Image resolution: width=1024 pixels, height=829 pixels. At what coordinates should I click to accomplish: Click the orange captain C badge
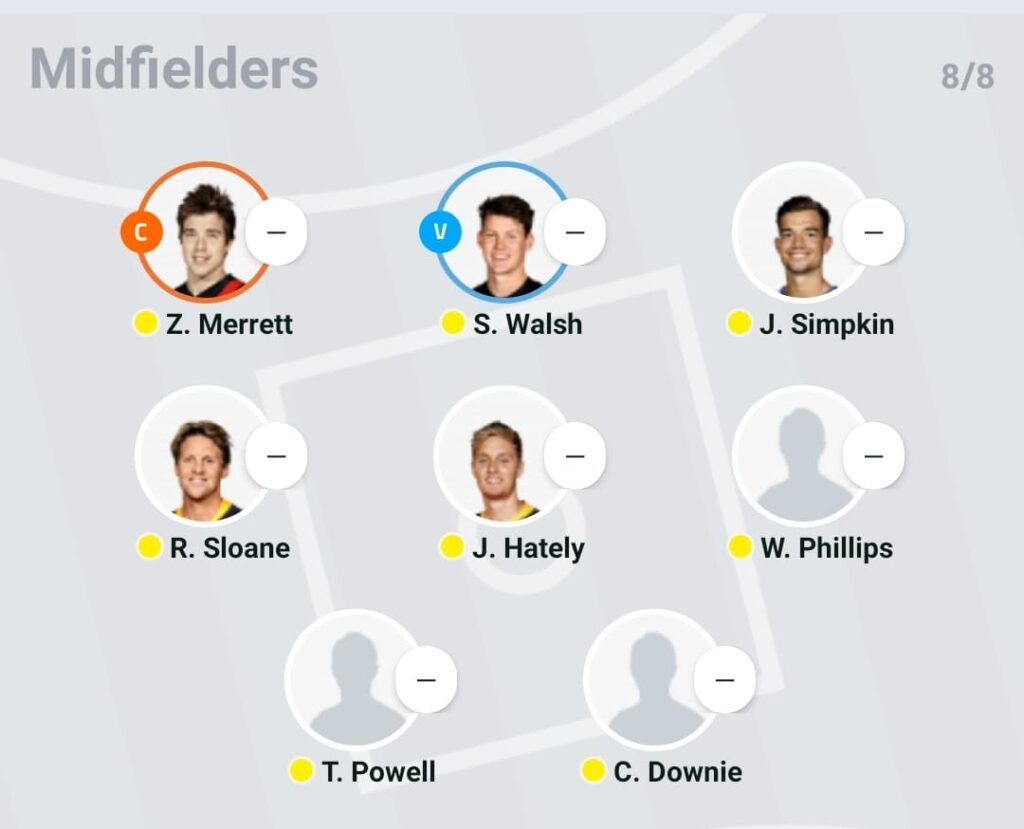(x=141, y=233)
